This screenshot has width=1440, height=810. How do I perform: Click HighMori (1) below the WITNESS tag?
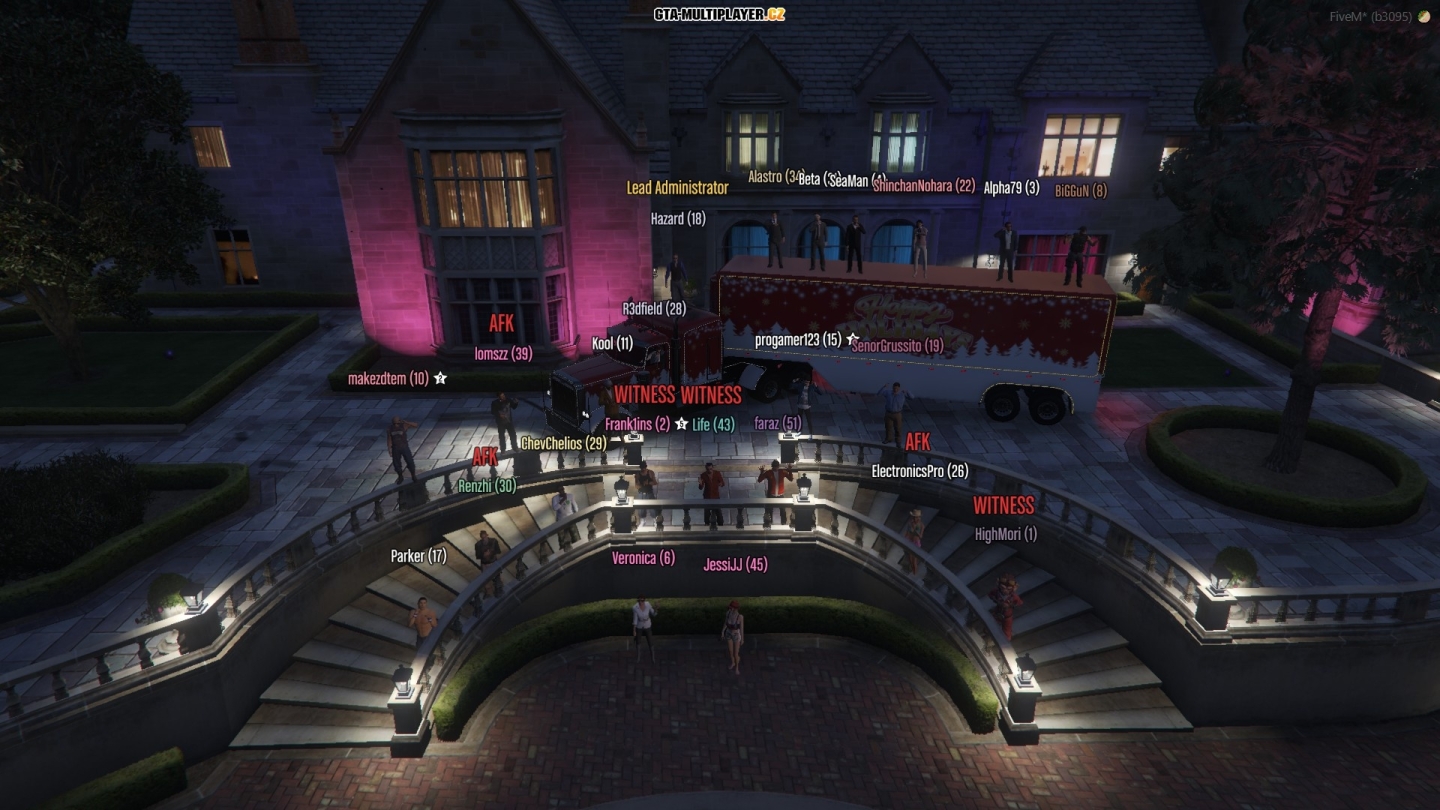coord(1004,534)
